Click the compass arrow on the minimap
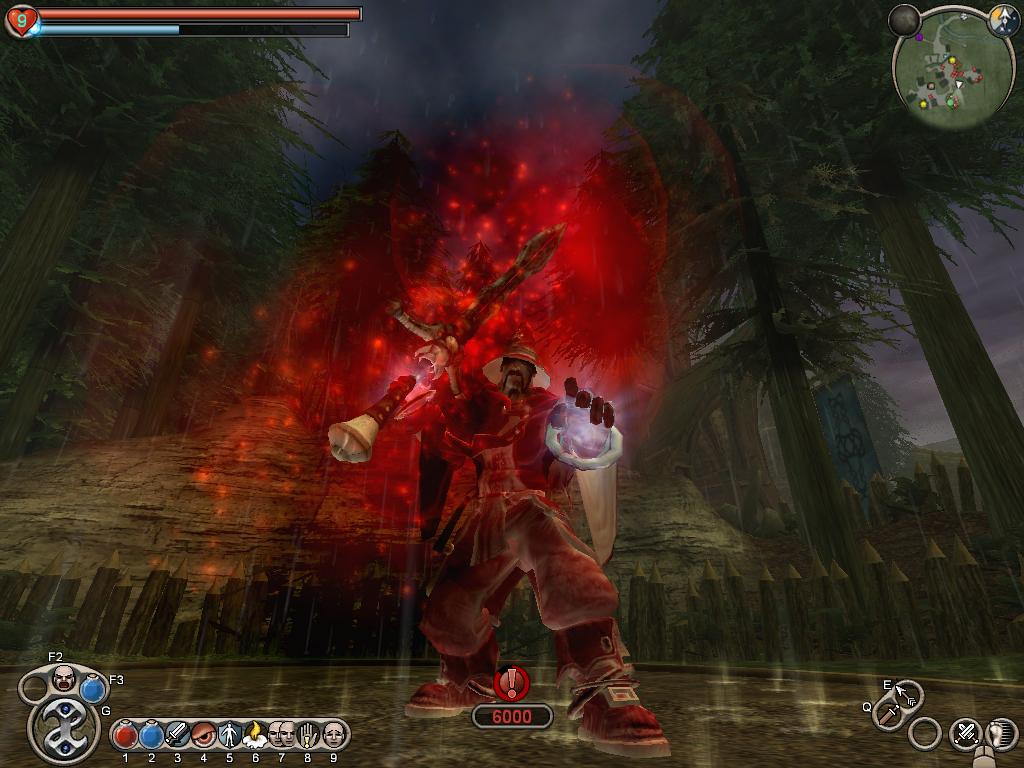Screen dimensions: 1024x768 coord(1003,20)
